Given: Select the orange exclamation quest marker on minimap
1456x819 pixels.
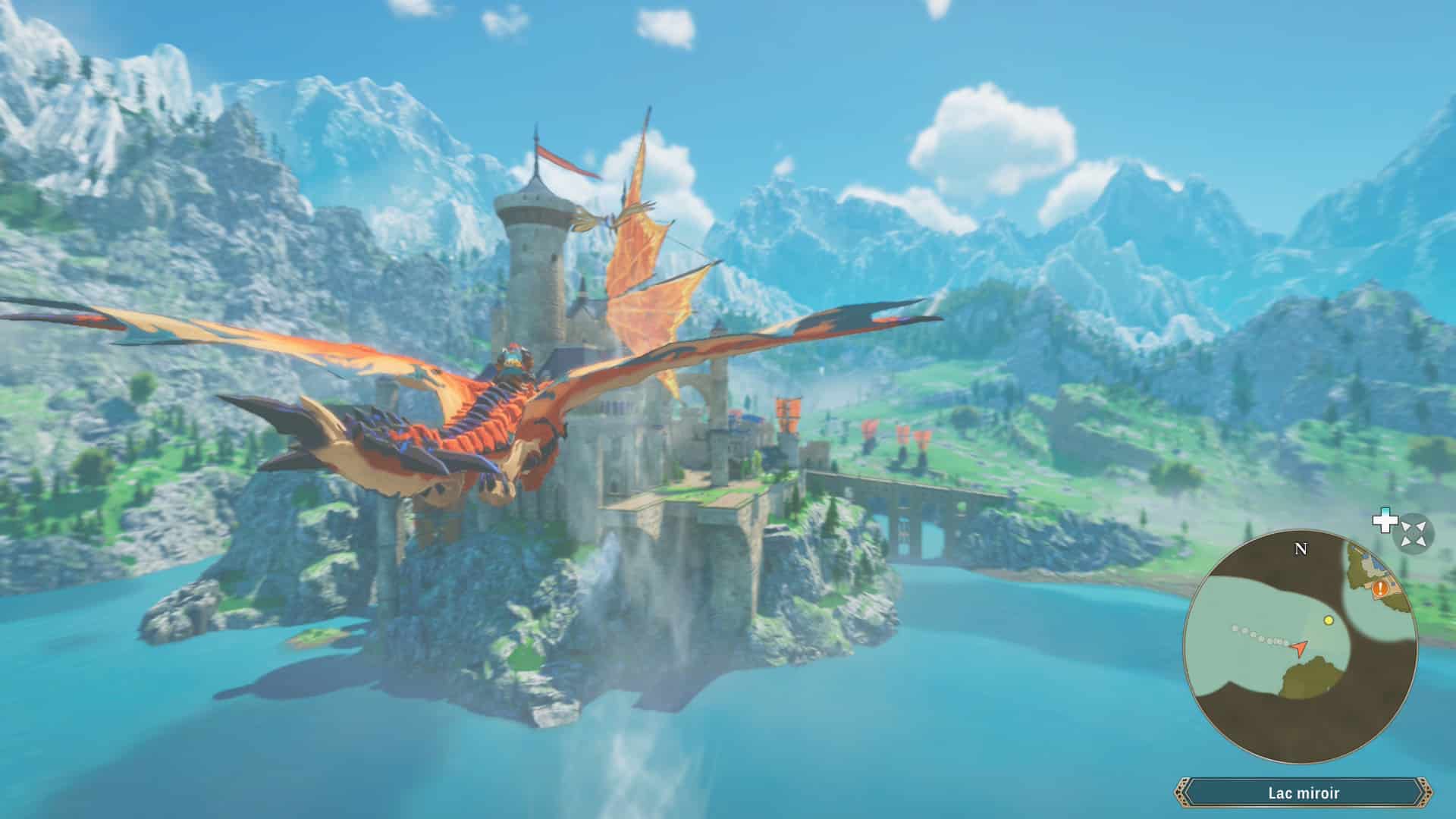Looking at the screenshot, I should click(x=1380, y=589).
